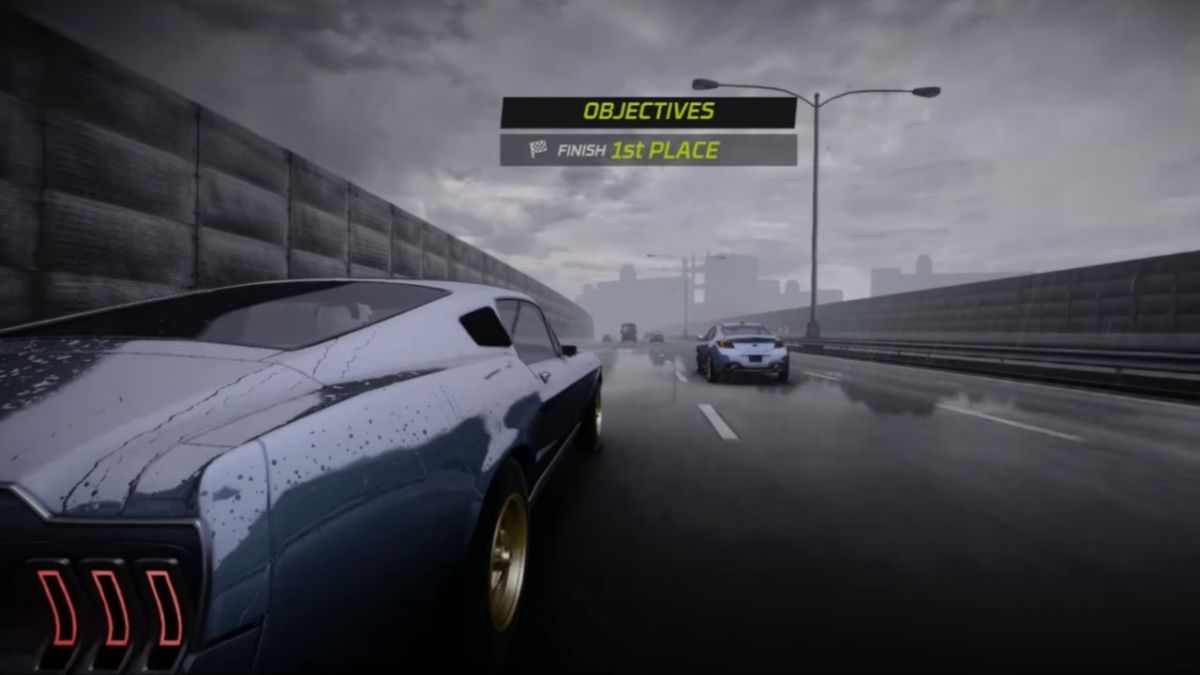
Task: Click the Finish 1st Place objective
Action: click(648, 150)
